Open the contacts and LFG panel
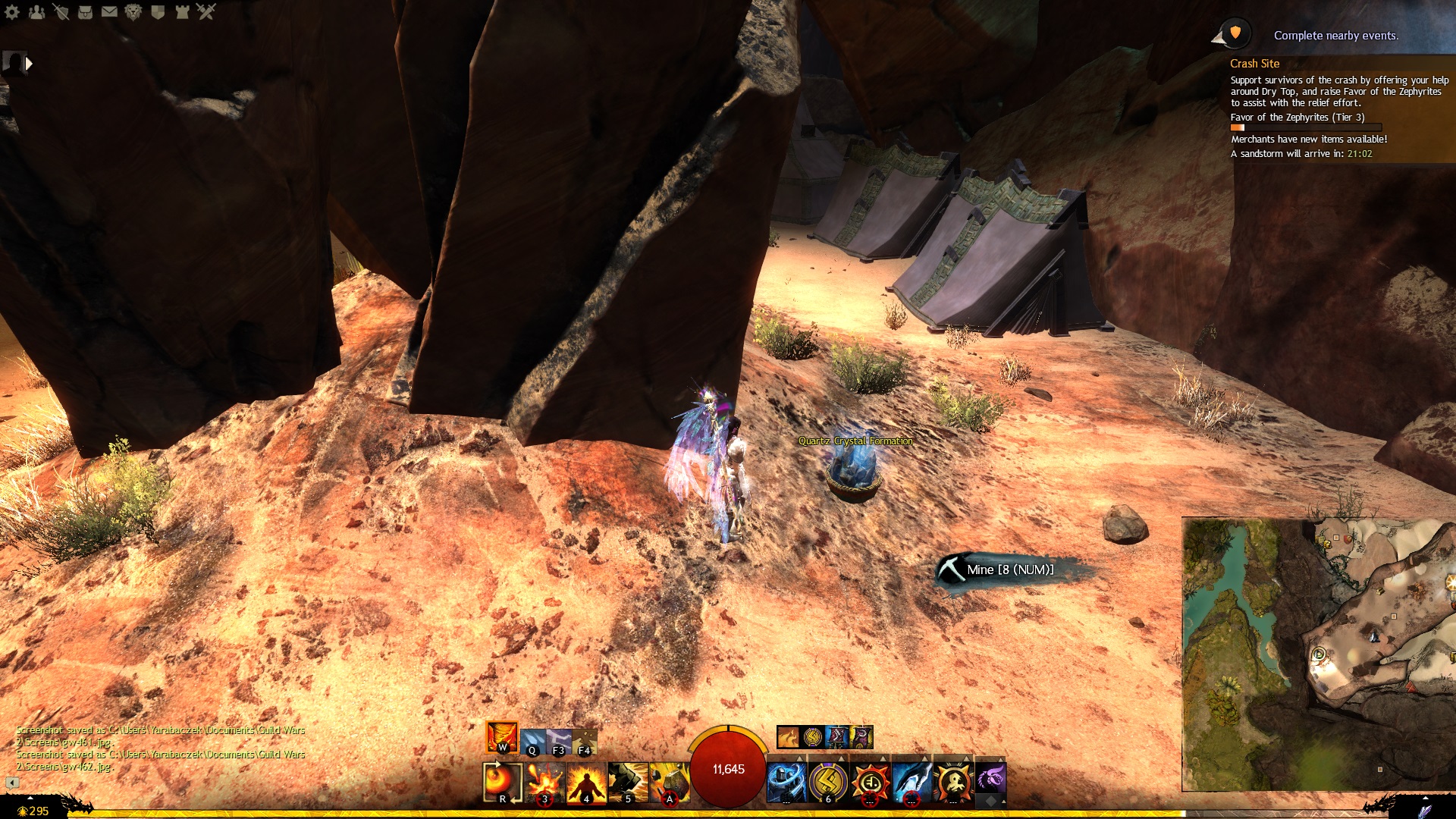Image resolution: width=1456 pixels, height=819 pixels. click(x=36, y=11)
